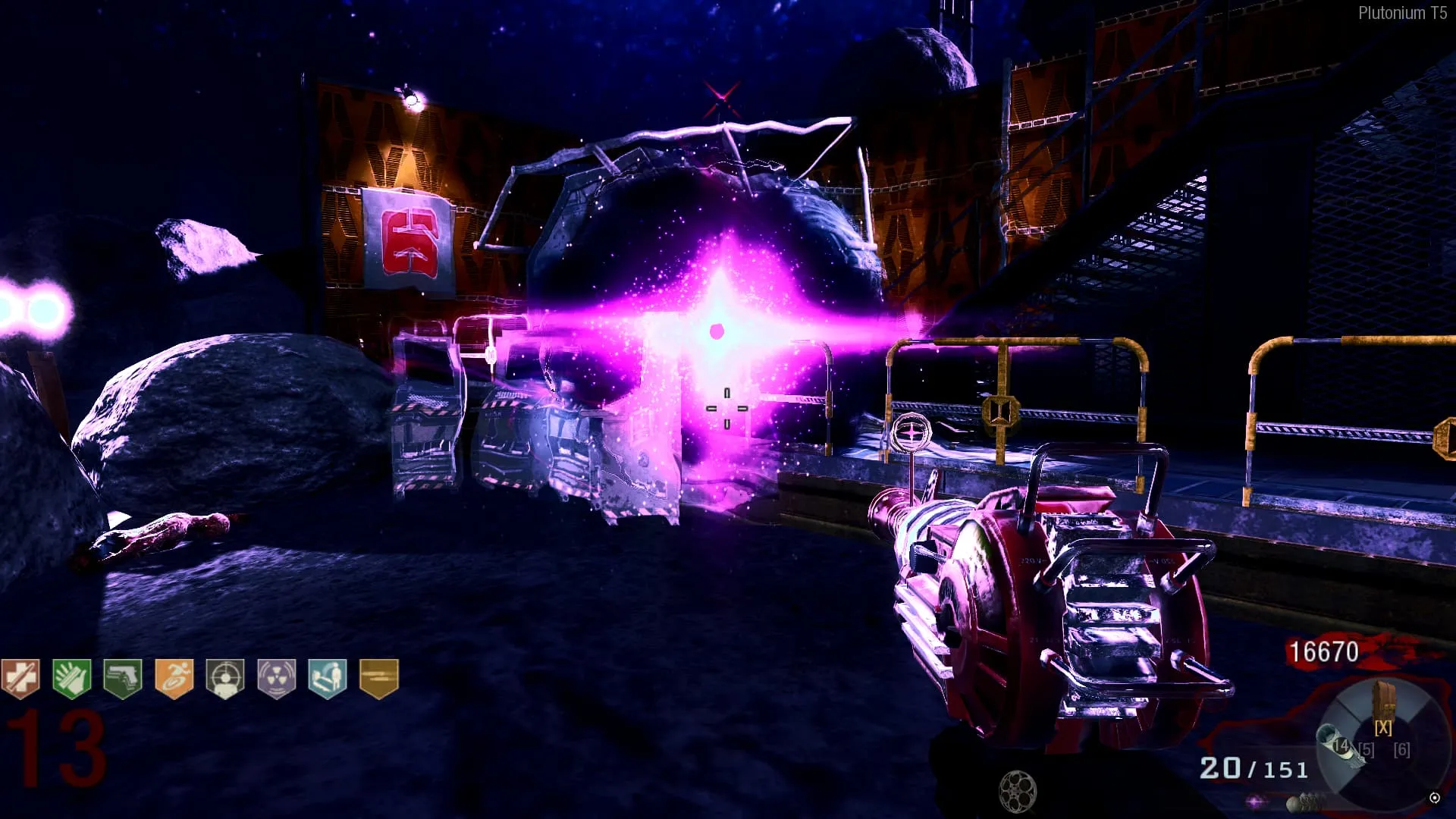1456x819 pixels.
Task: Select the PhD Flopper radiation perk icon
Action: [x=276, y=677]
